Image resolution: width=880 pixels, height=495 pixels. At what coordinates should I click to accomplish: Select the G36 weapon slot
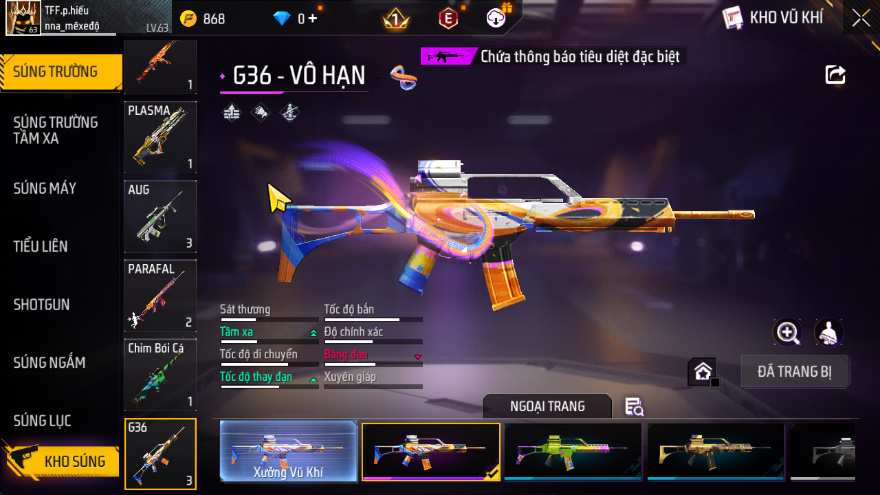[x=160, y=454]
